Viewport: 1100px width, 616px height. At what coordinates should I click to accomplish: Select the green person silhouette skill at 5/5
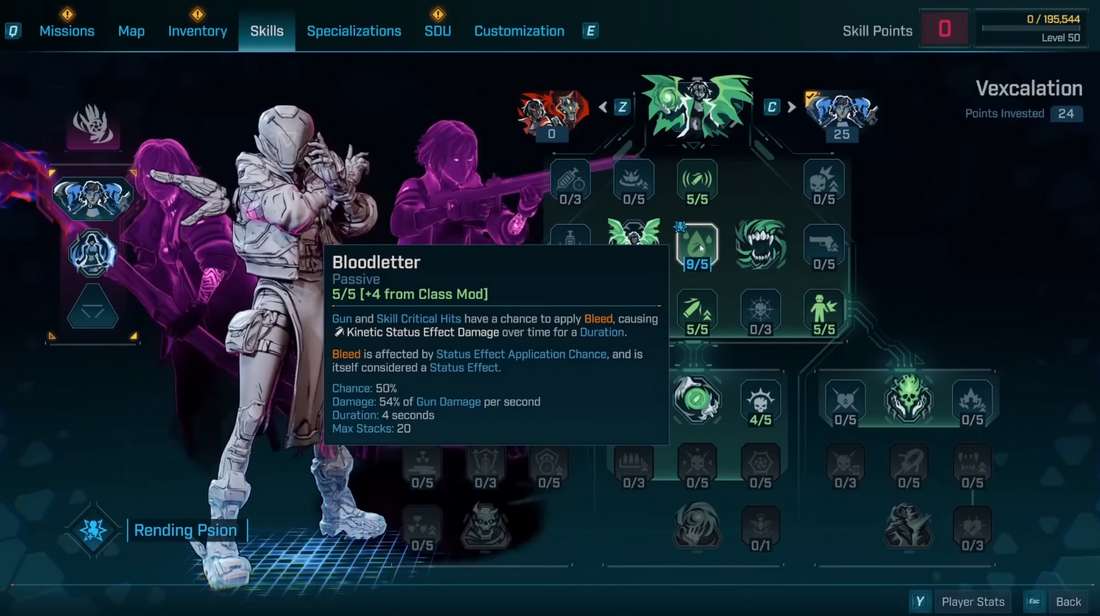coord(824,310)
